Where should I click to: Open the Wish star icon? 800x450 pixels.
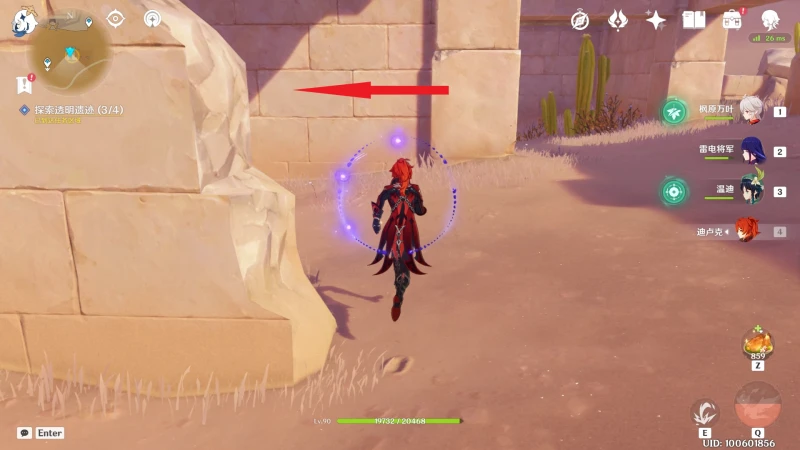[656, 19]
